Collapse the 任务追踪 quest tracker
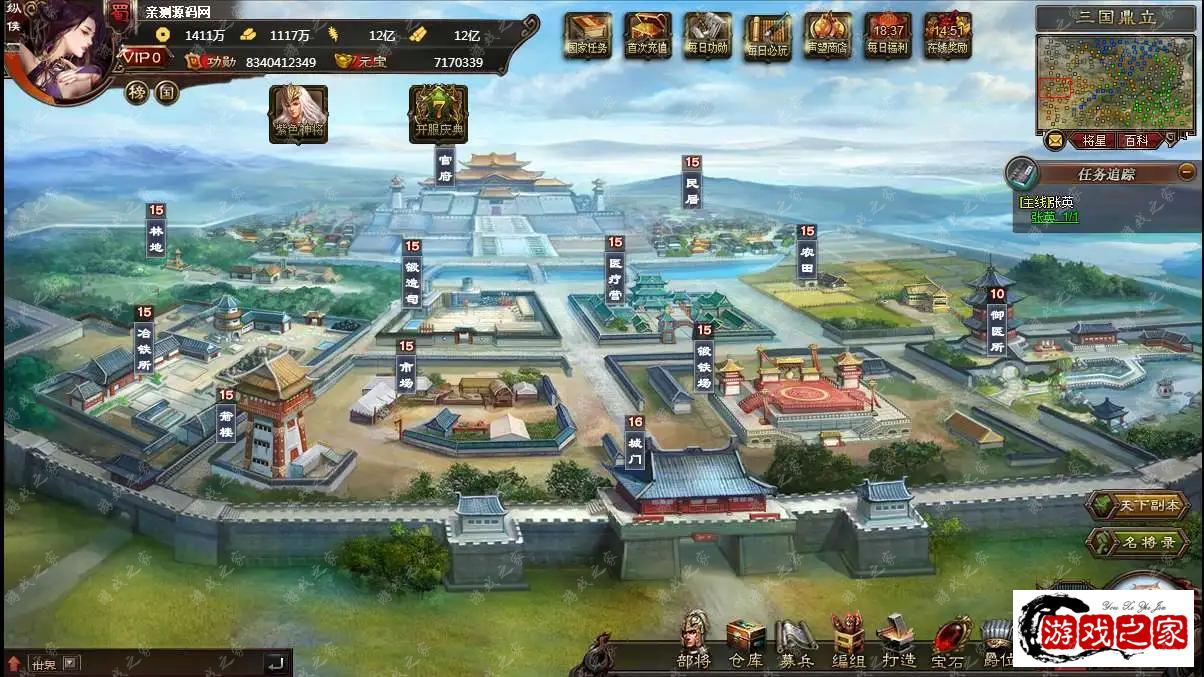The width and height of the screenshot is (1204, 677). [x=1187, y=172]
